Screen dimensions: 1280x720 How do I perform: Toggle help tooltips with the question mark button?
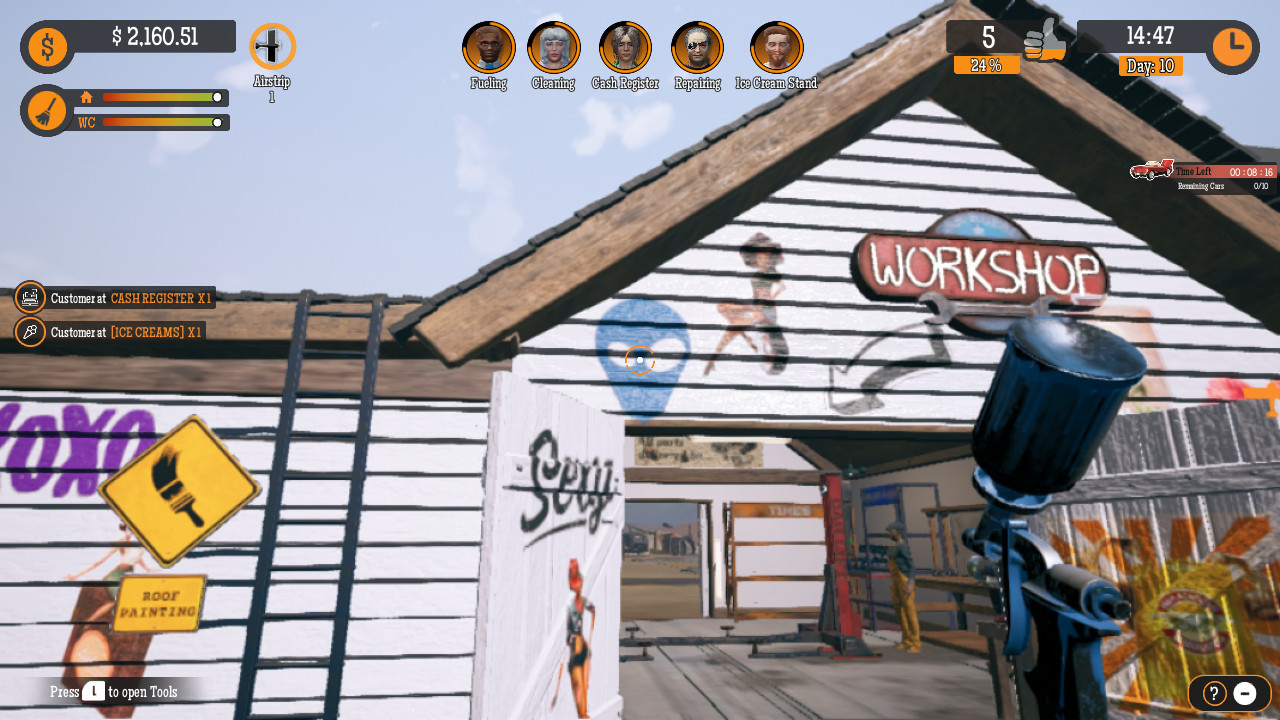[x=1213, y=693]
